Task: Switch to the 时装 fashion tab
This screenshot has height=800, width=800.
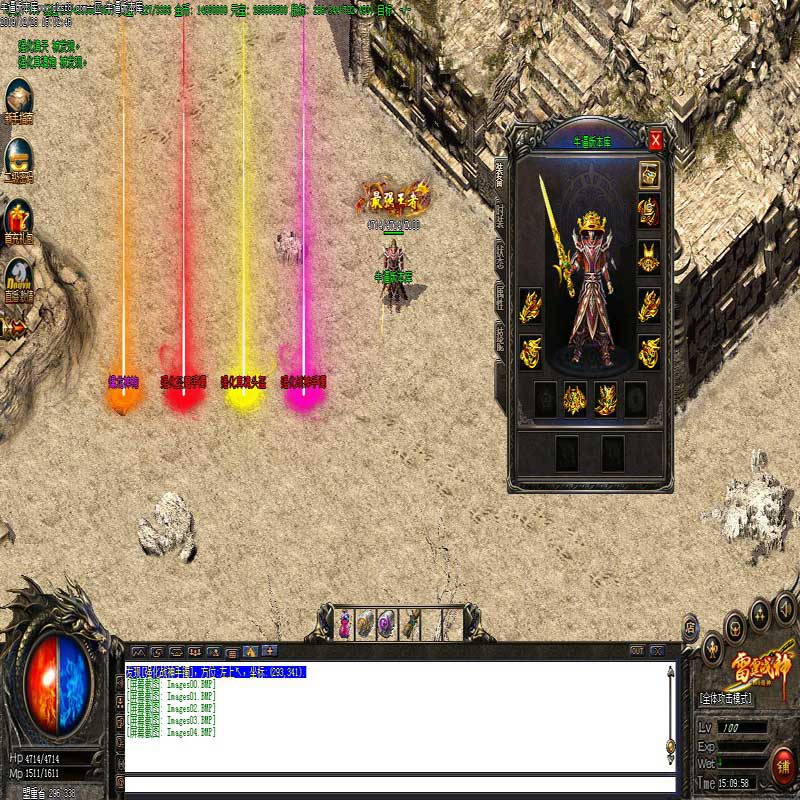Action: (500, 211)
